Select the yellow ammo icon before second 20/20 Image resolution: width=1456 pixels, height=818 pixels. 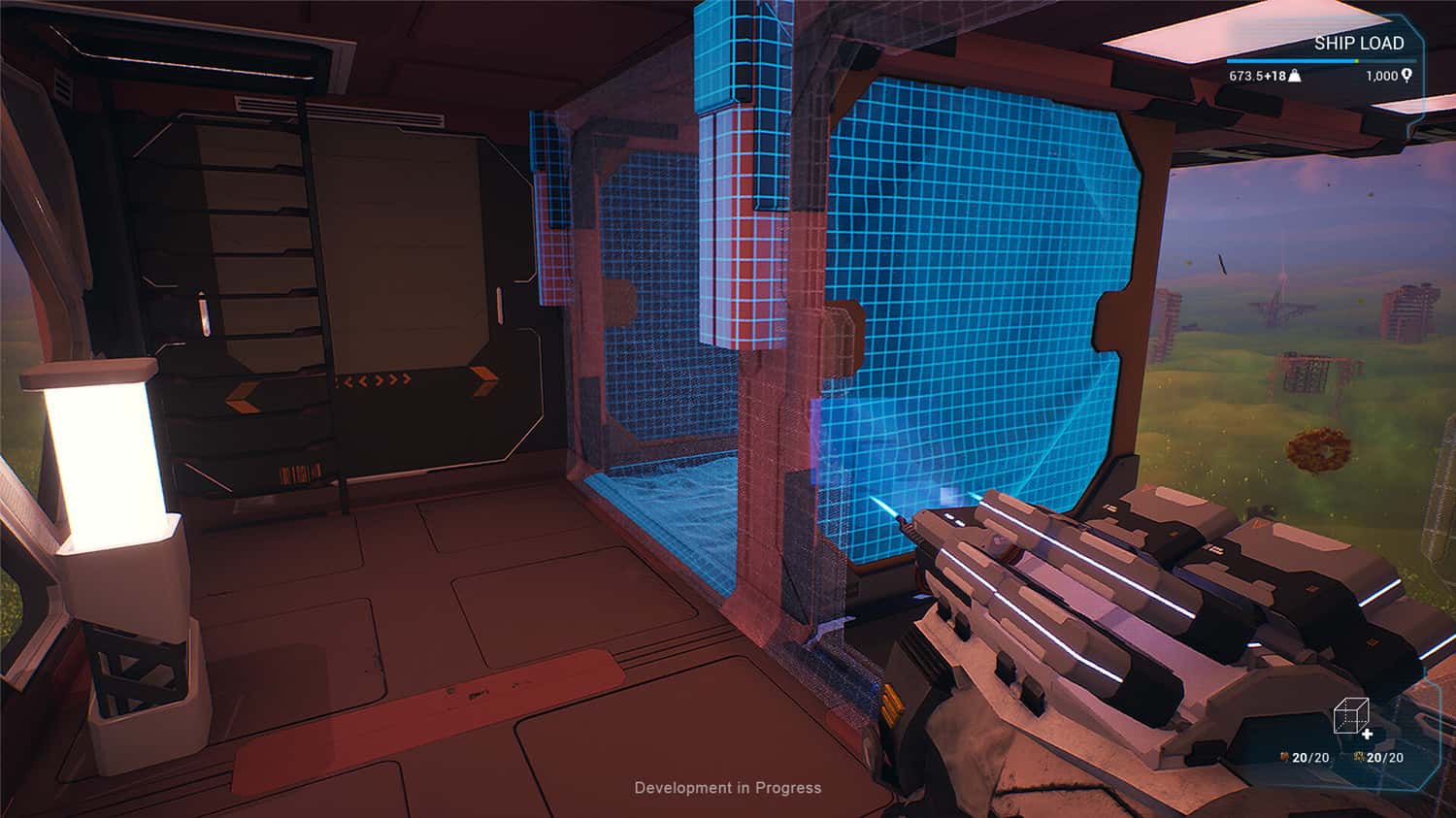1359,756
